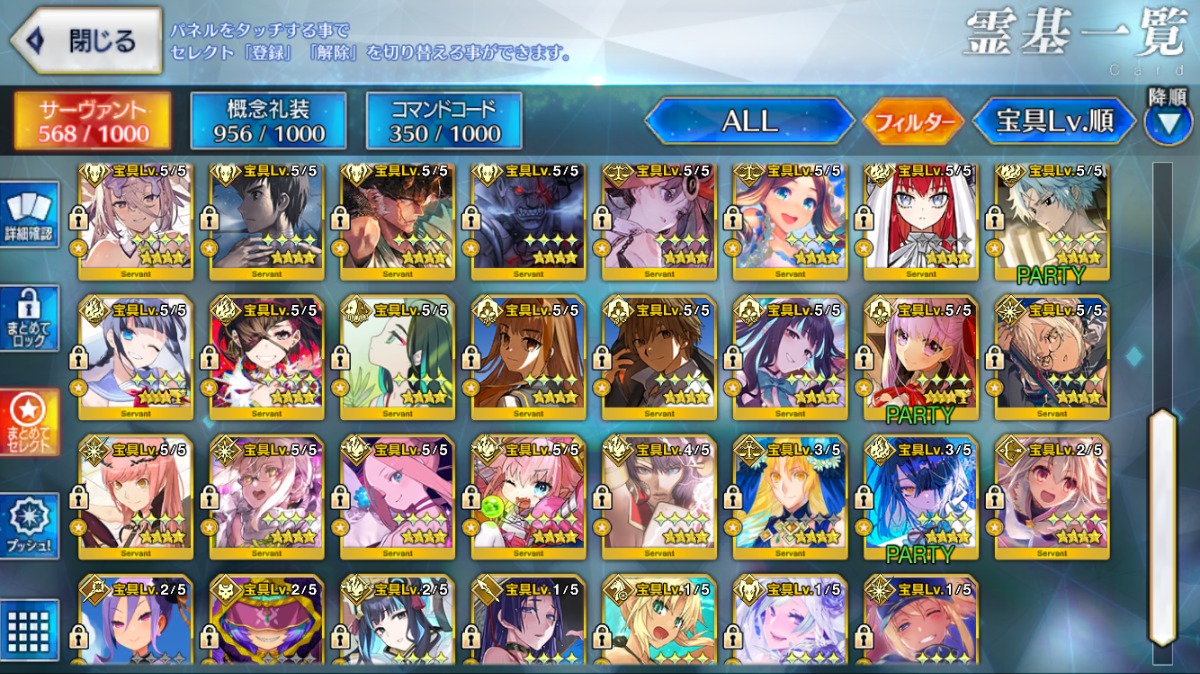
Task: Pick the bearded servant card at 宝具Lv.4/5
Action: pyautogui.click(x=659, y=497)
